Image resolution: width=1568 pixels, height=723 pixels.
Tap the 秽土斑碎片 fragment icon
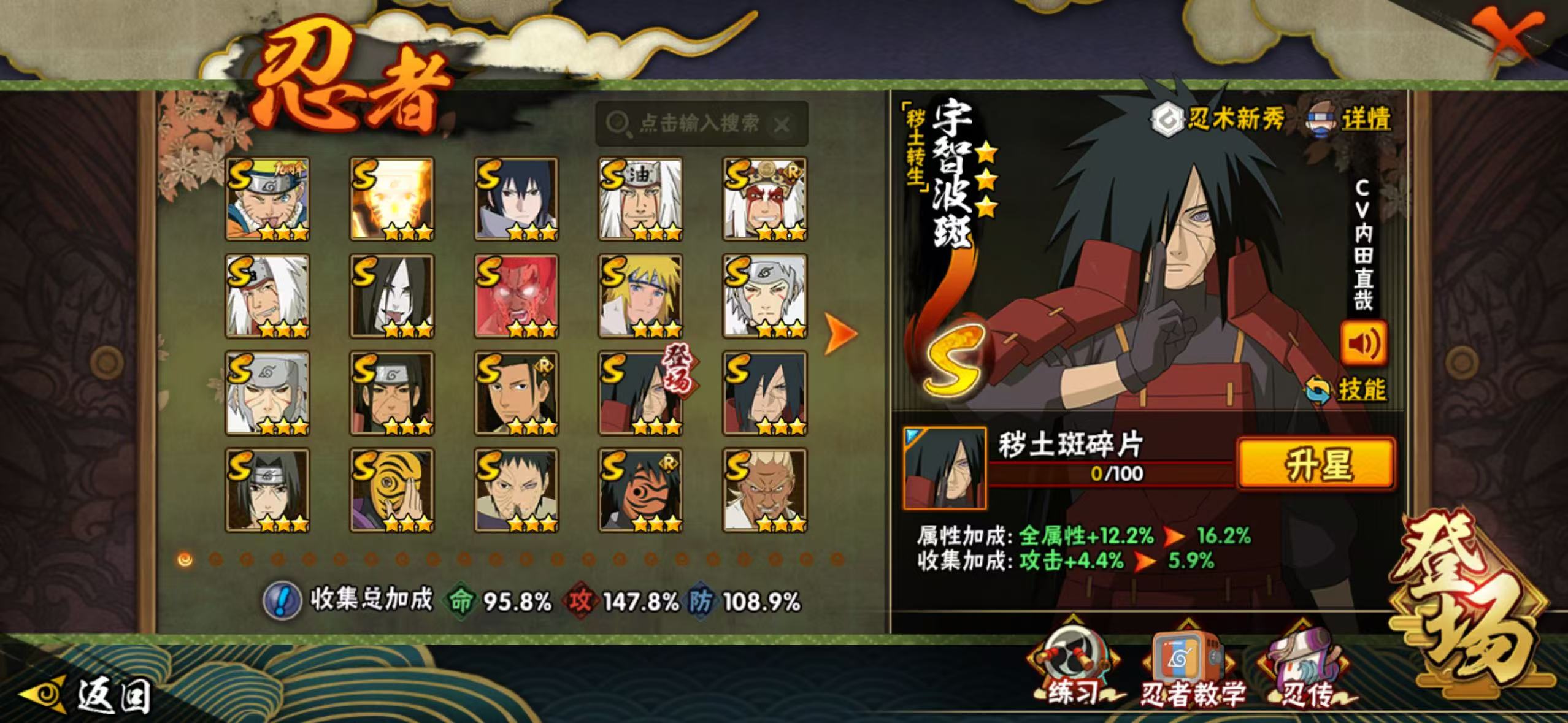click(x=945, y=469)
